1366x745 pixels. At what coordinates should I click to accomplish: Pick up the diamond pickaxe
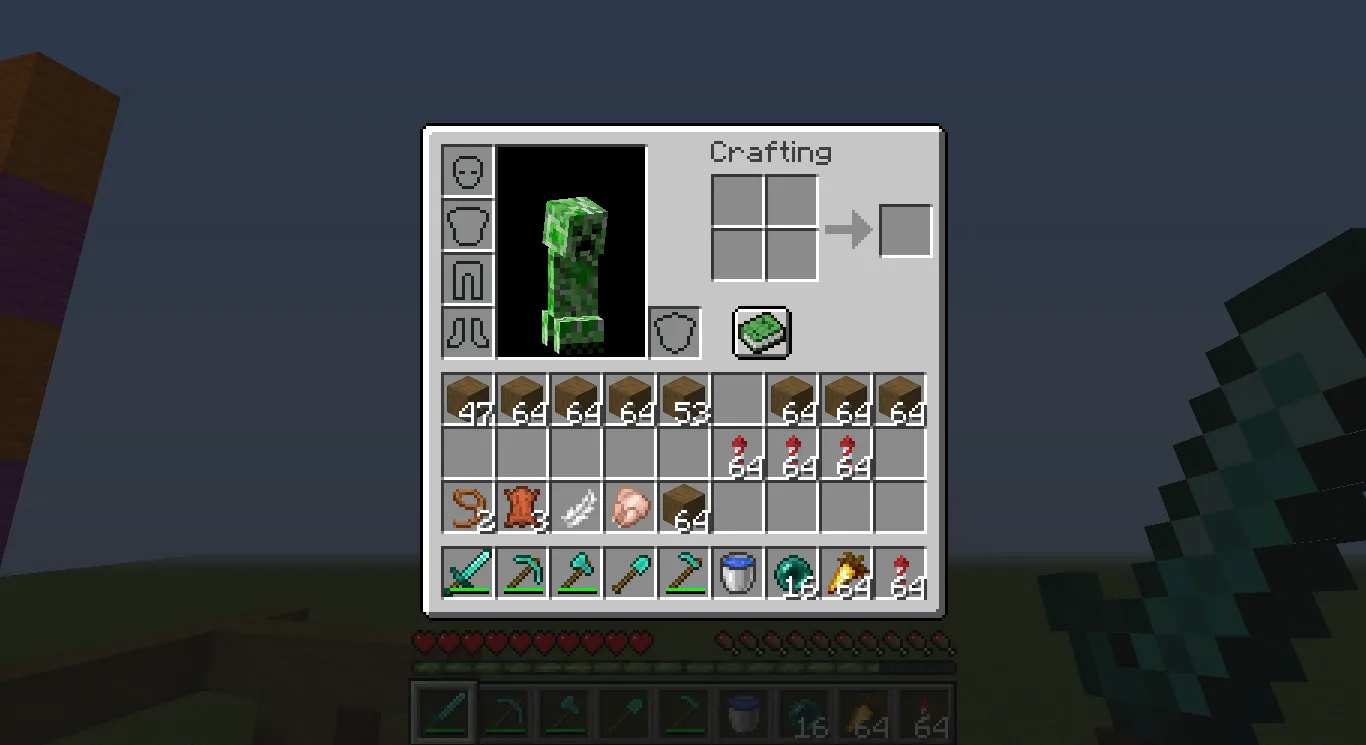(x=520, y=572)
